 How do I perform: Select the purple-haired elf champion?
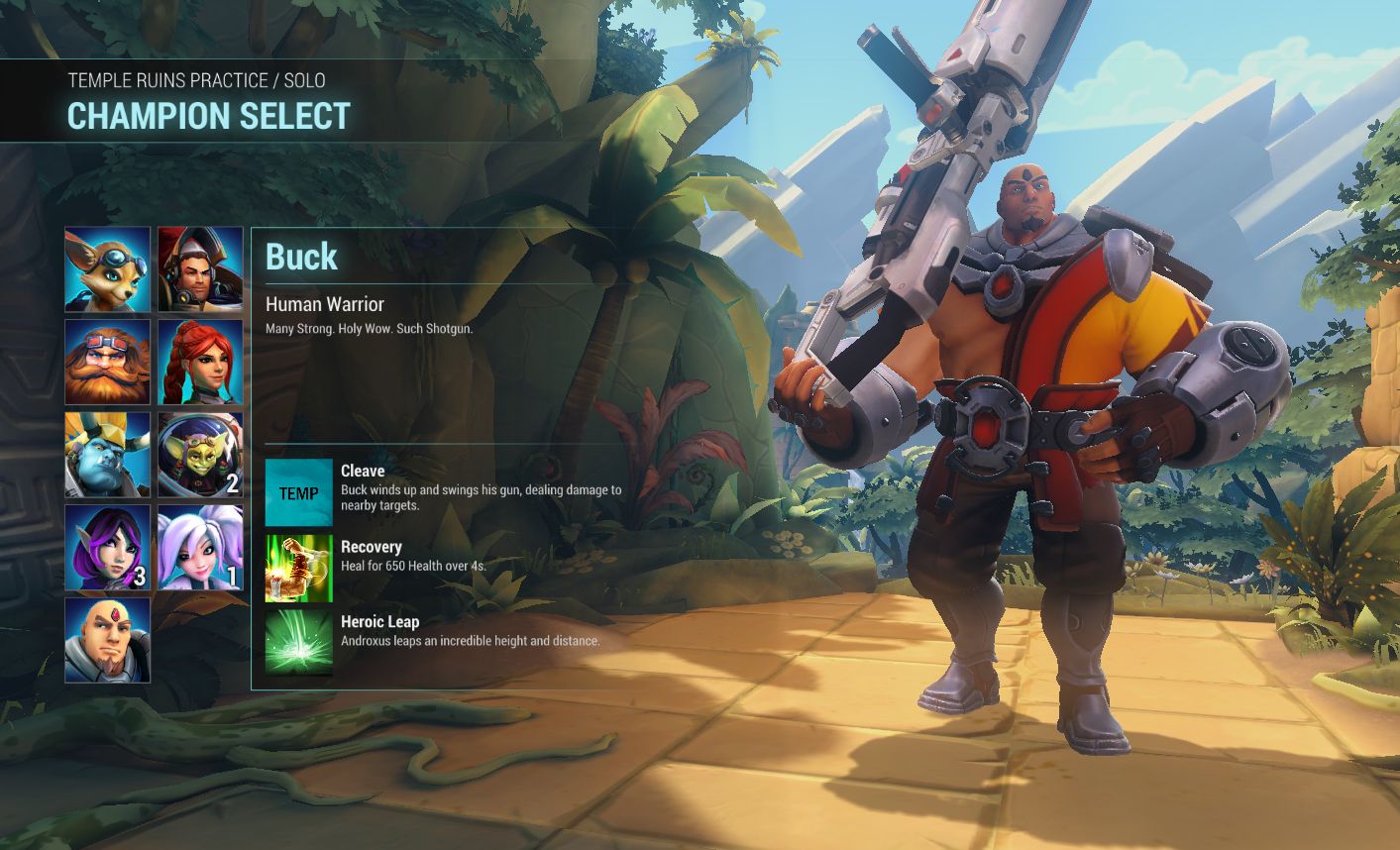(x=108, y=547)
